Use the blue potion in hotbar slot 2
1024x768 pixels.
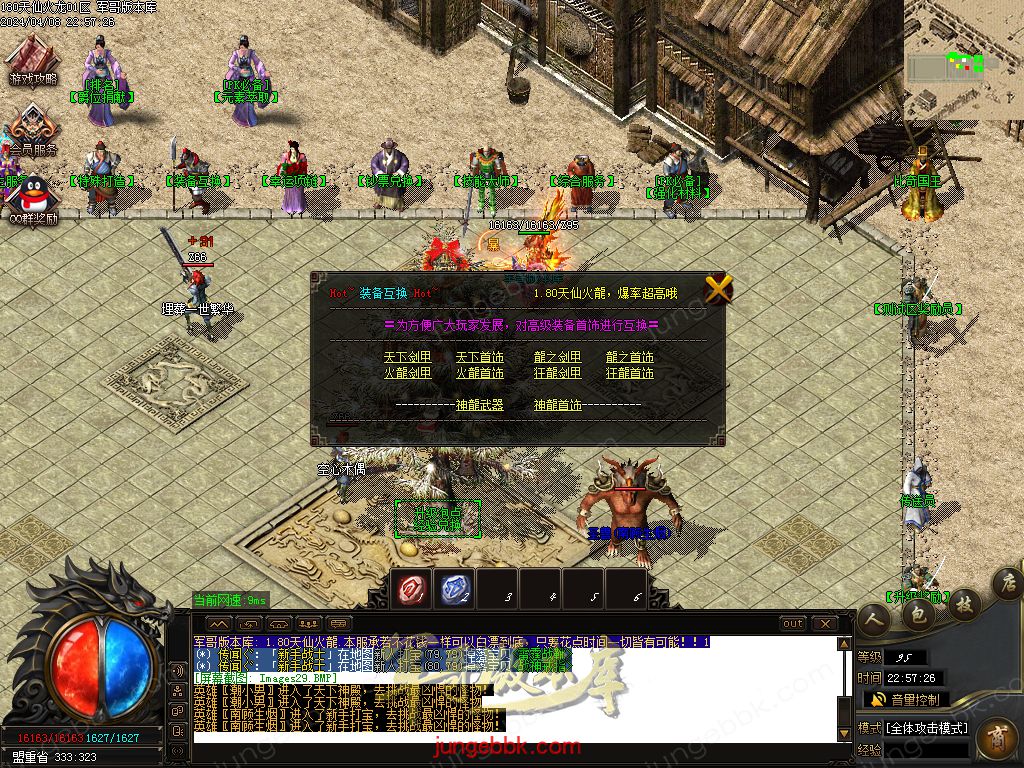point(456,589)
